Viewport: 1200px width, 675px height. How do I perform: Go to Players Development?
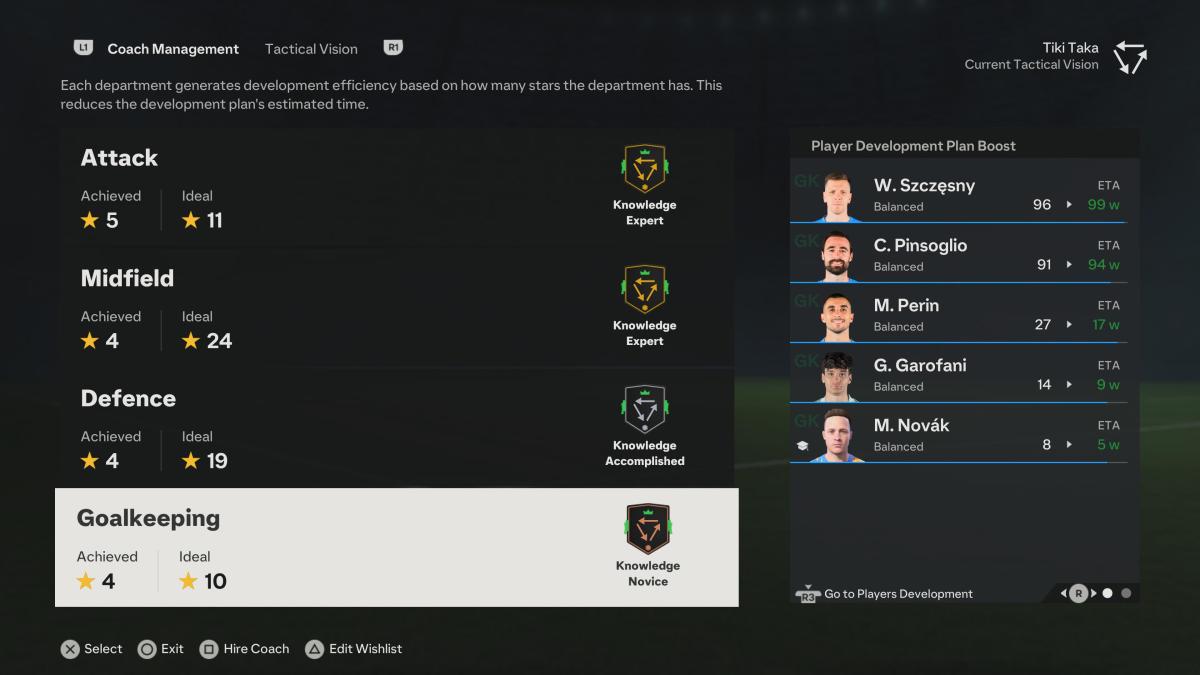pyautogui.click(x=885, y=594)
